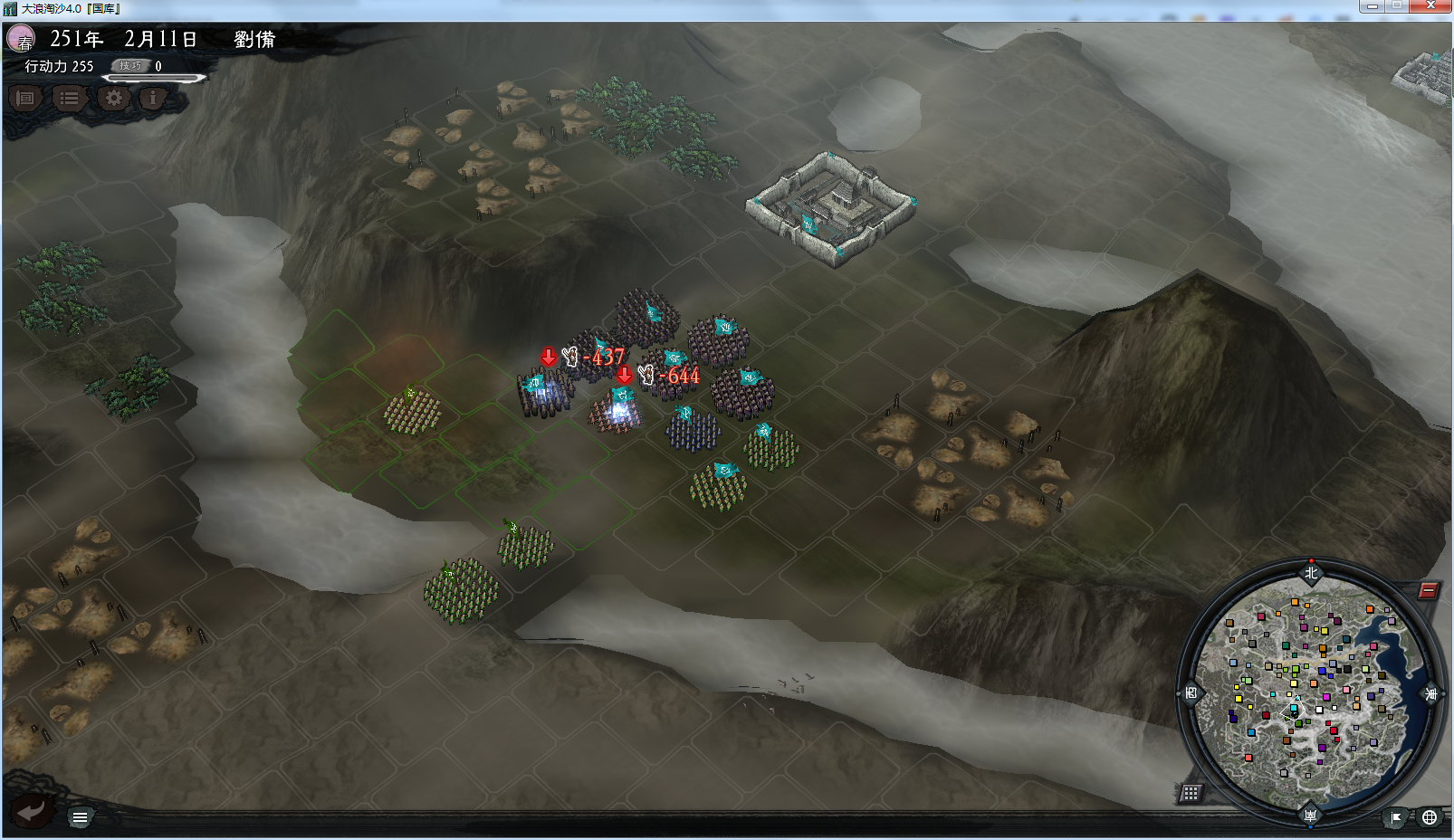Show the information (i) panel

click(153, 98)
